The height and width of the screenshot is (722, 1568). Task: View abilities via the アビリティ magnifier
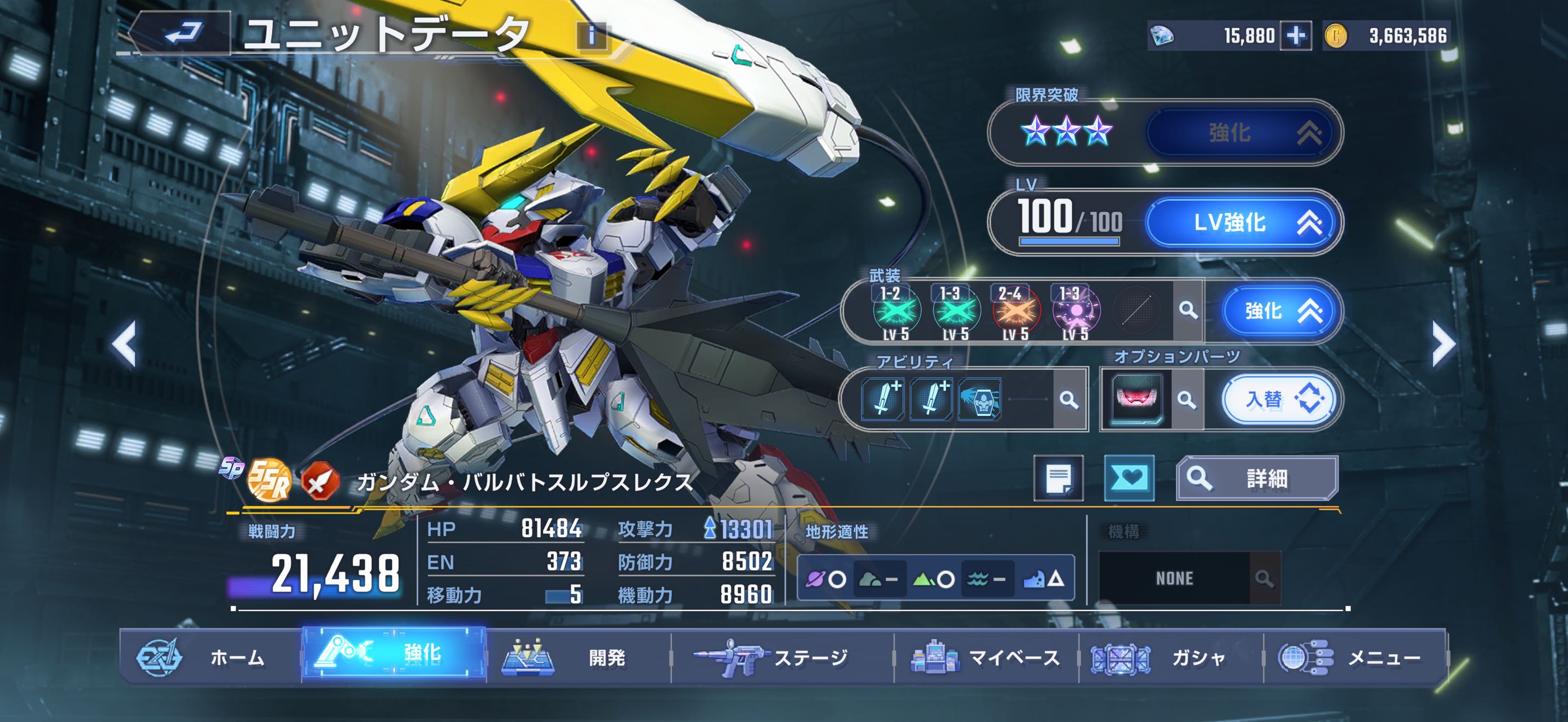[x=1068, y=400]
